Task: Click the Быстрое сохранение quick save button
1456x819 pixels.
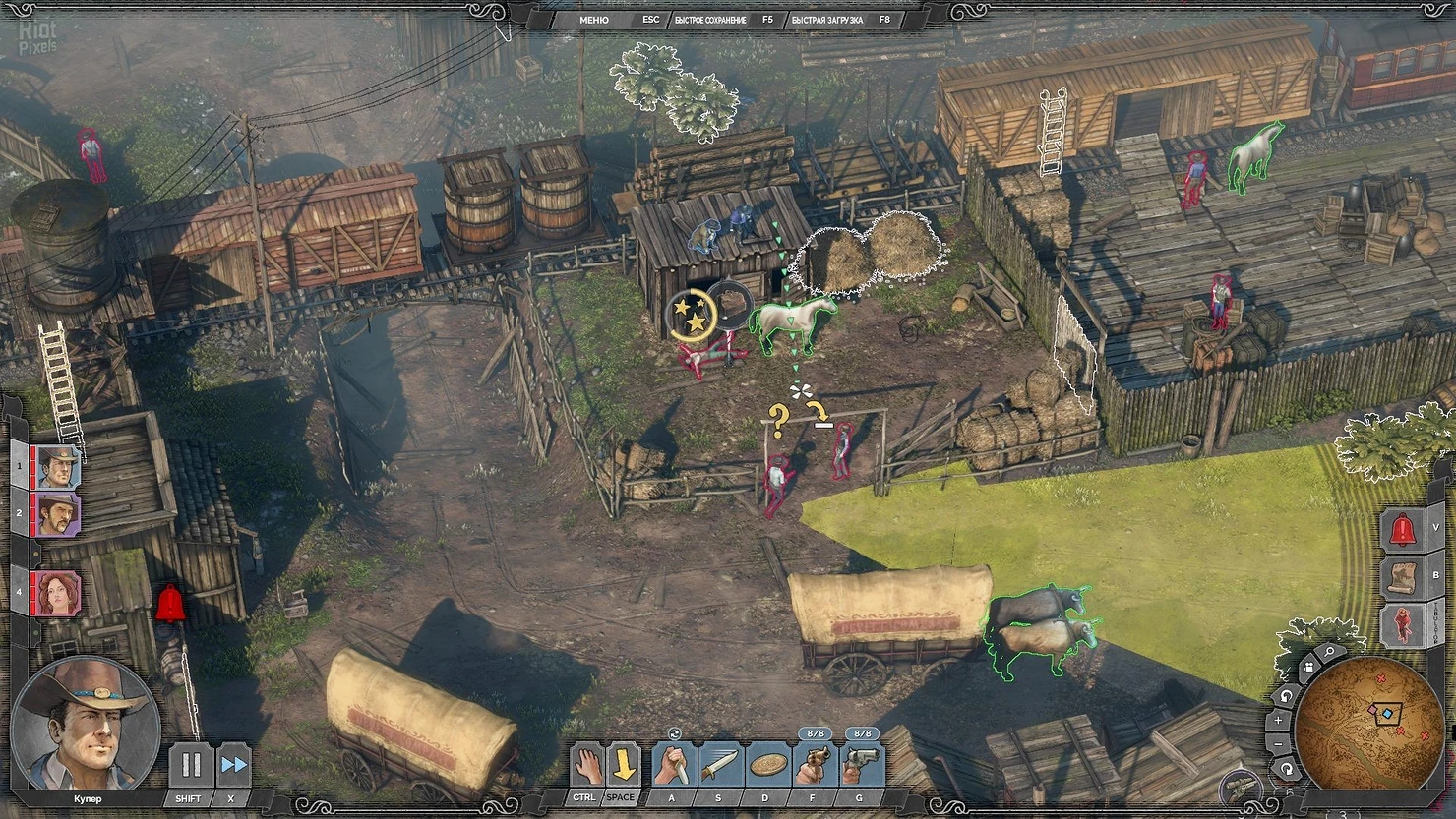Action: (x=710, y=20)
